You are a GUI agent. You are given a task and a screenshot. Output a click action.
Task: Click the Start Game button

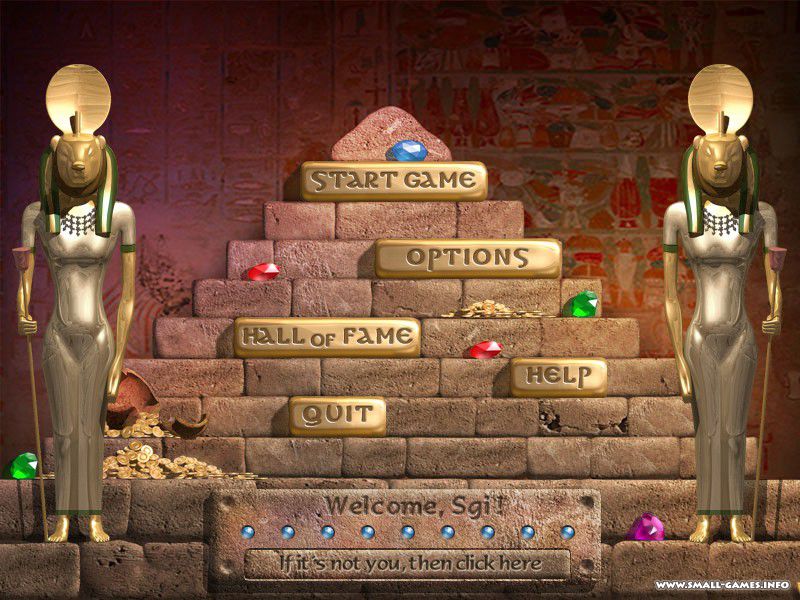pos(393,181)
